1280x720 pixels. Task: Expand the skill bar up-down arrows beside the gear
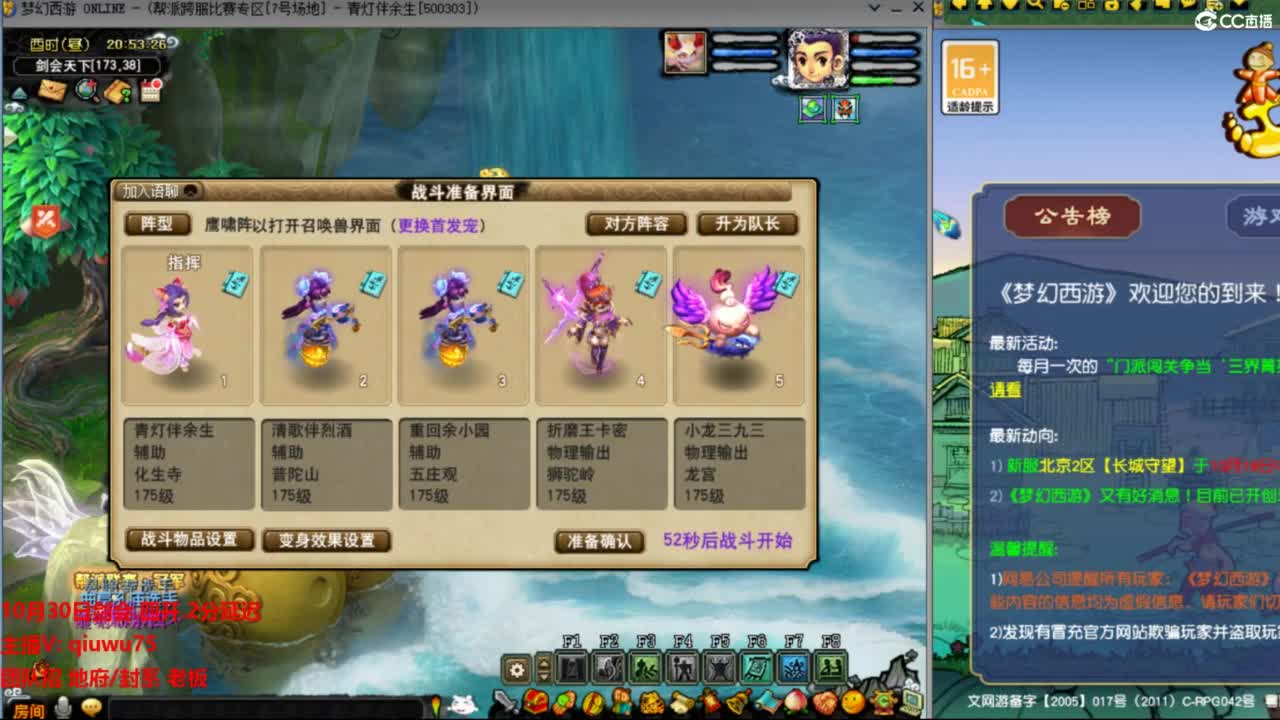pos(543,668)
